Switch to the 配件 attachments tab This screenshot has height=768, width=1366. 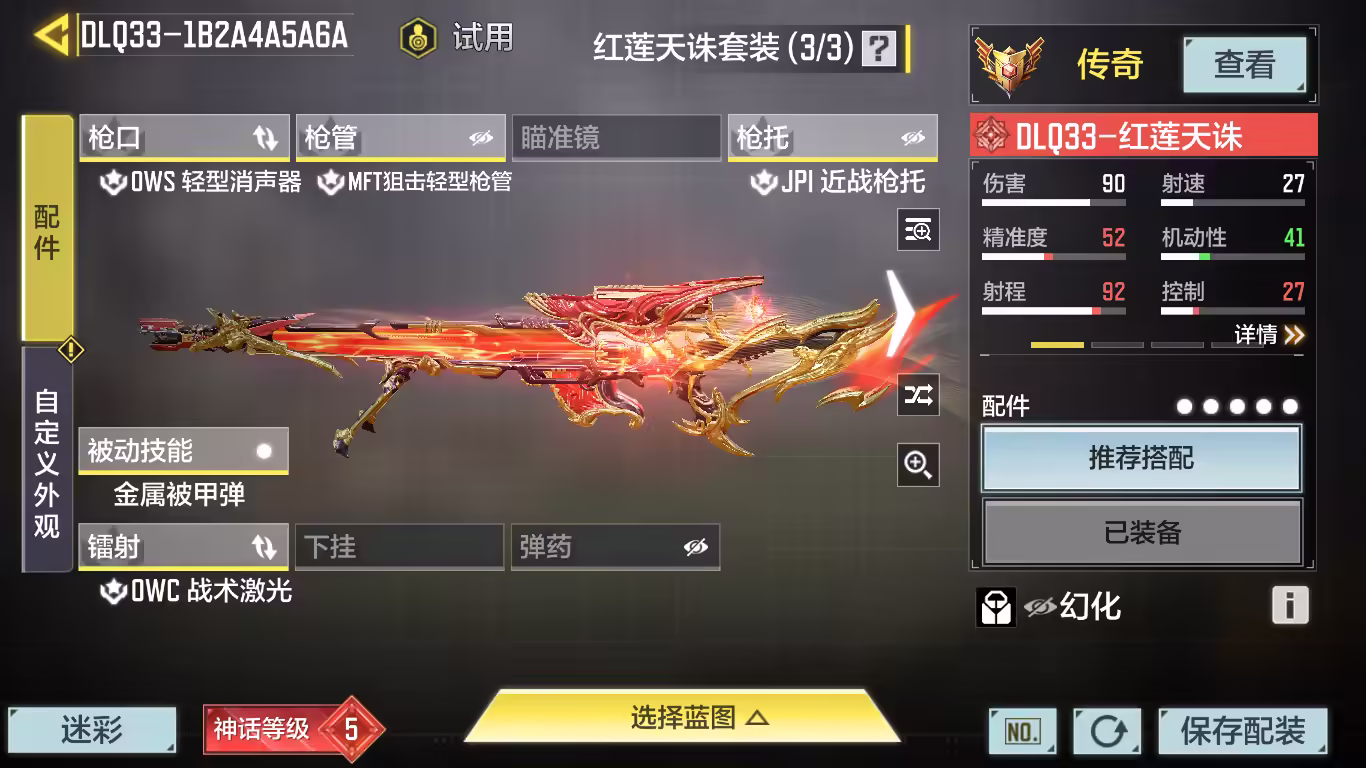(x=47, y=230)
